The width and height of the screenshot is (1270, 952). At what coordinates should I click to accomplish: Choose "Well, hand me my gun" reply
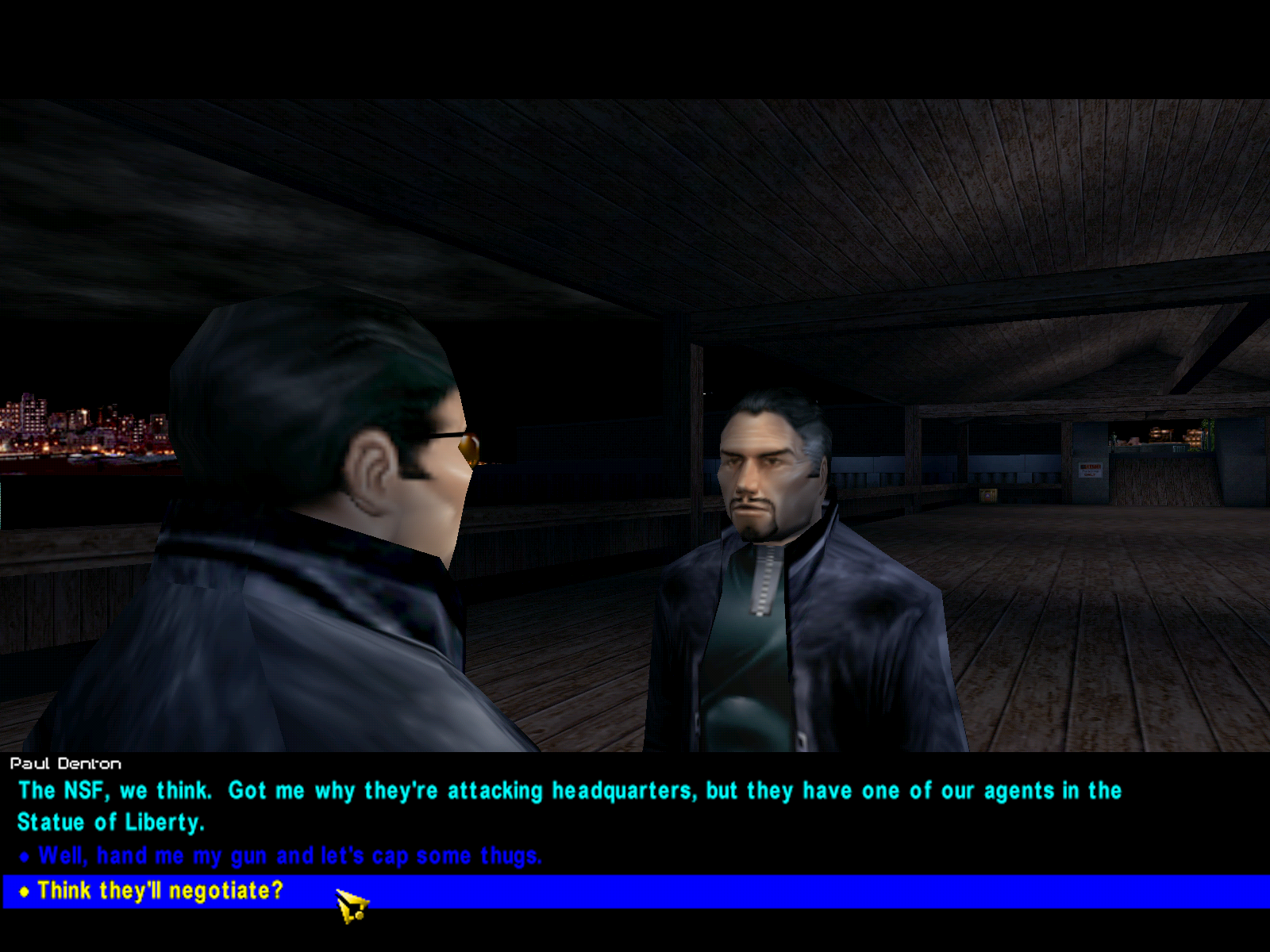[x=290, y=856]
